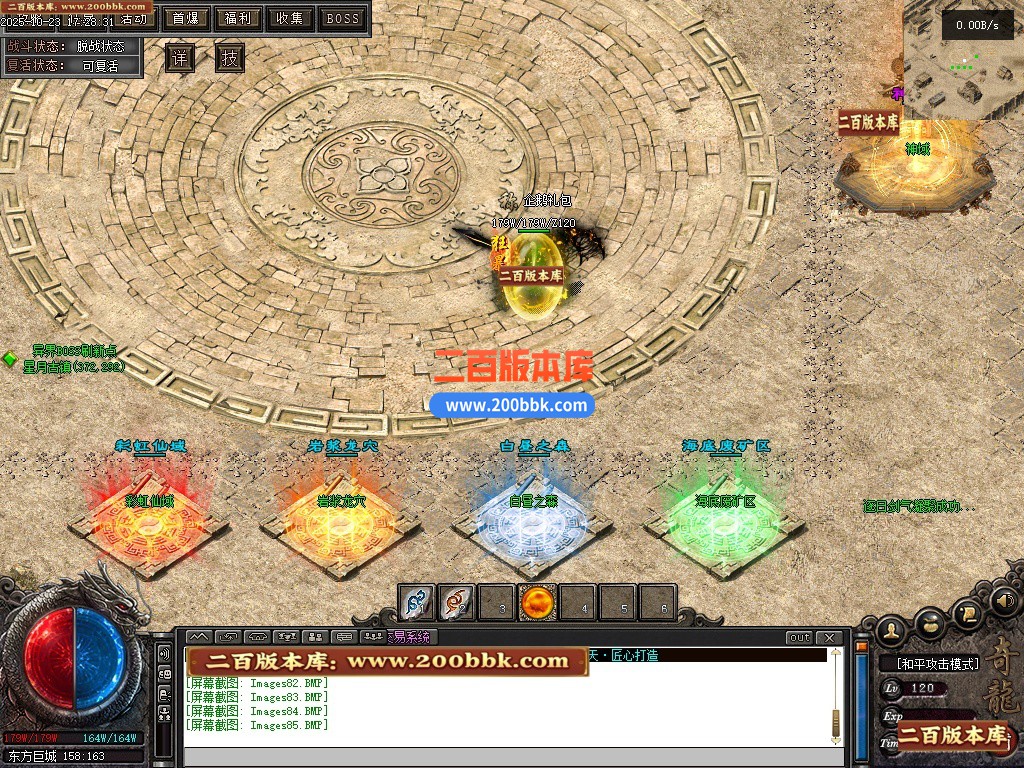This screenshot has width=1024, height=768.
Task: Open the 收集 collection menu
Action: (x=290, y=18)
